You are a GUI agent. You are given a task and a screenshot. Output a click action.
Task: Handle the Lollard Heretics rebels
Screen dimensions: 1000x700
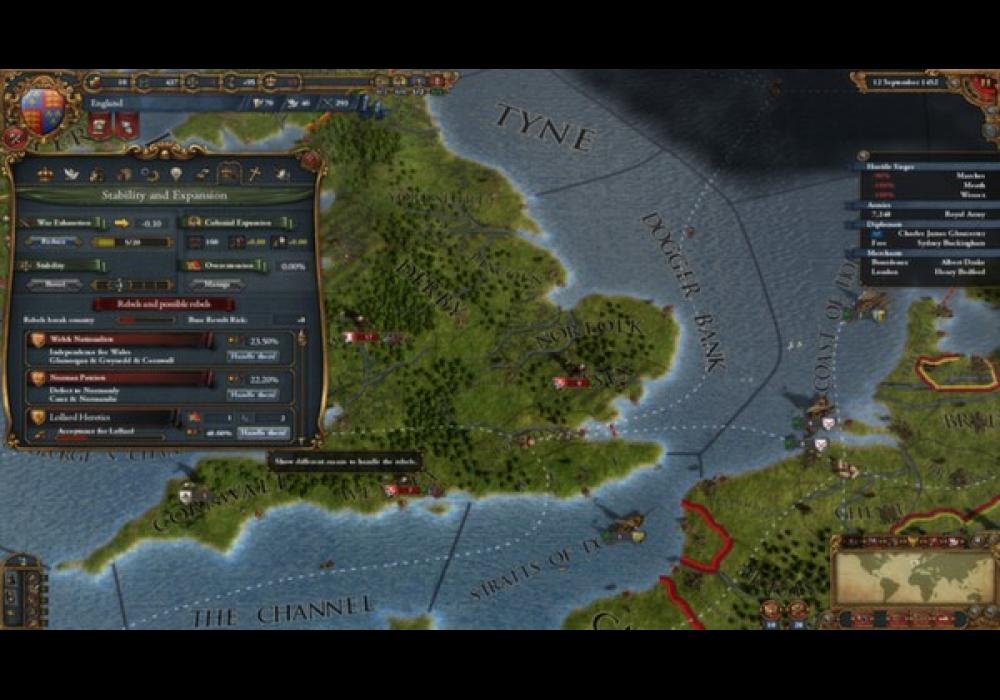tap(263, 432)
